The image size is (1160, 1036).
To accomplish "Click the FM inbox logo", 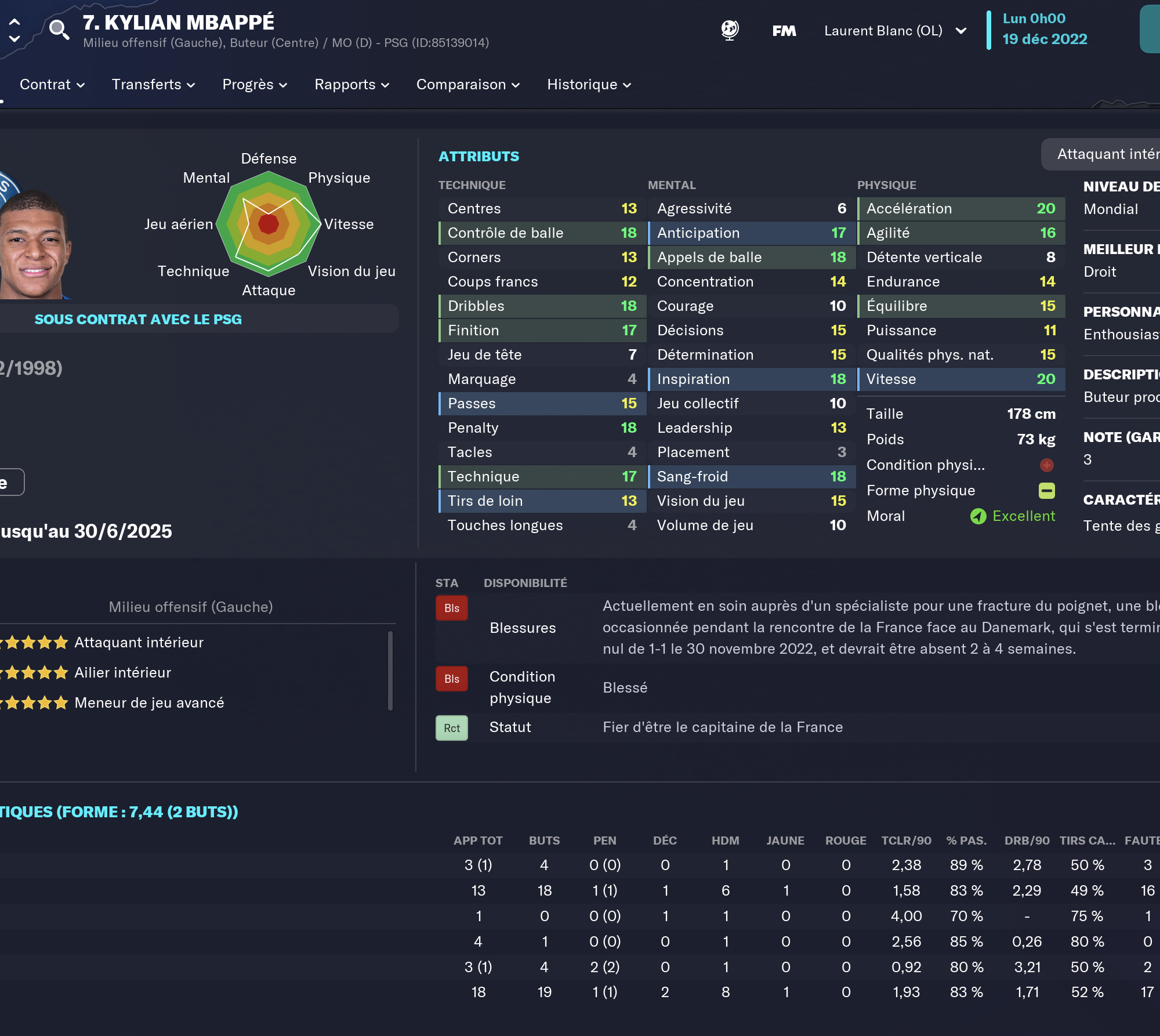I will (784, 31).
